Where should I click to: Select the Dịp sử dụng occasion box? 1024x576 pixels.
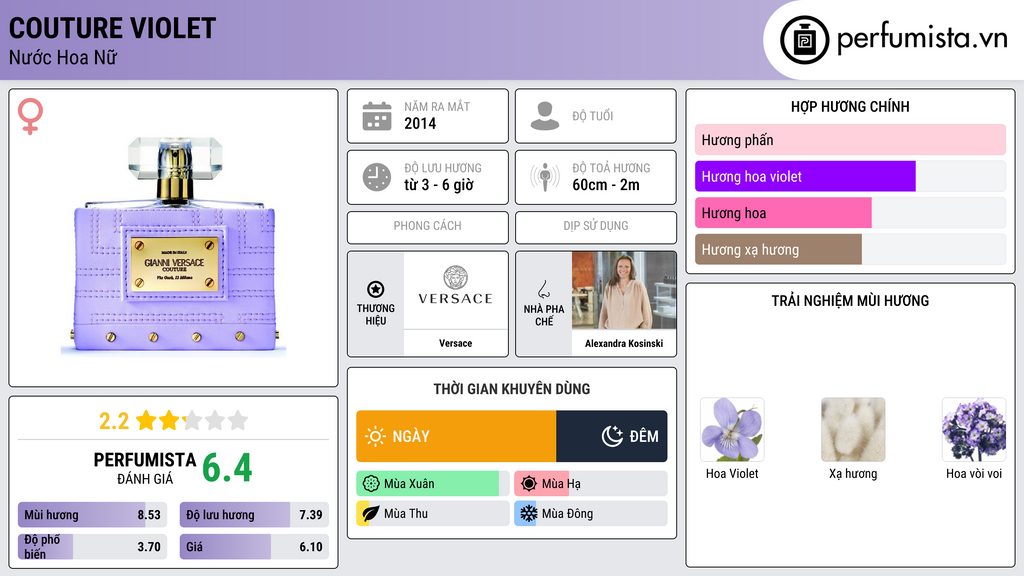596,227
